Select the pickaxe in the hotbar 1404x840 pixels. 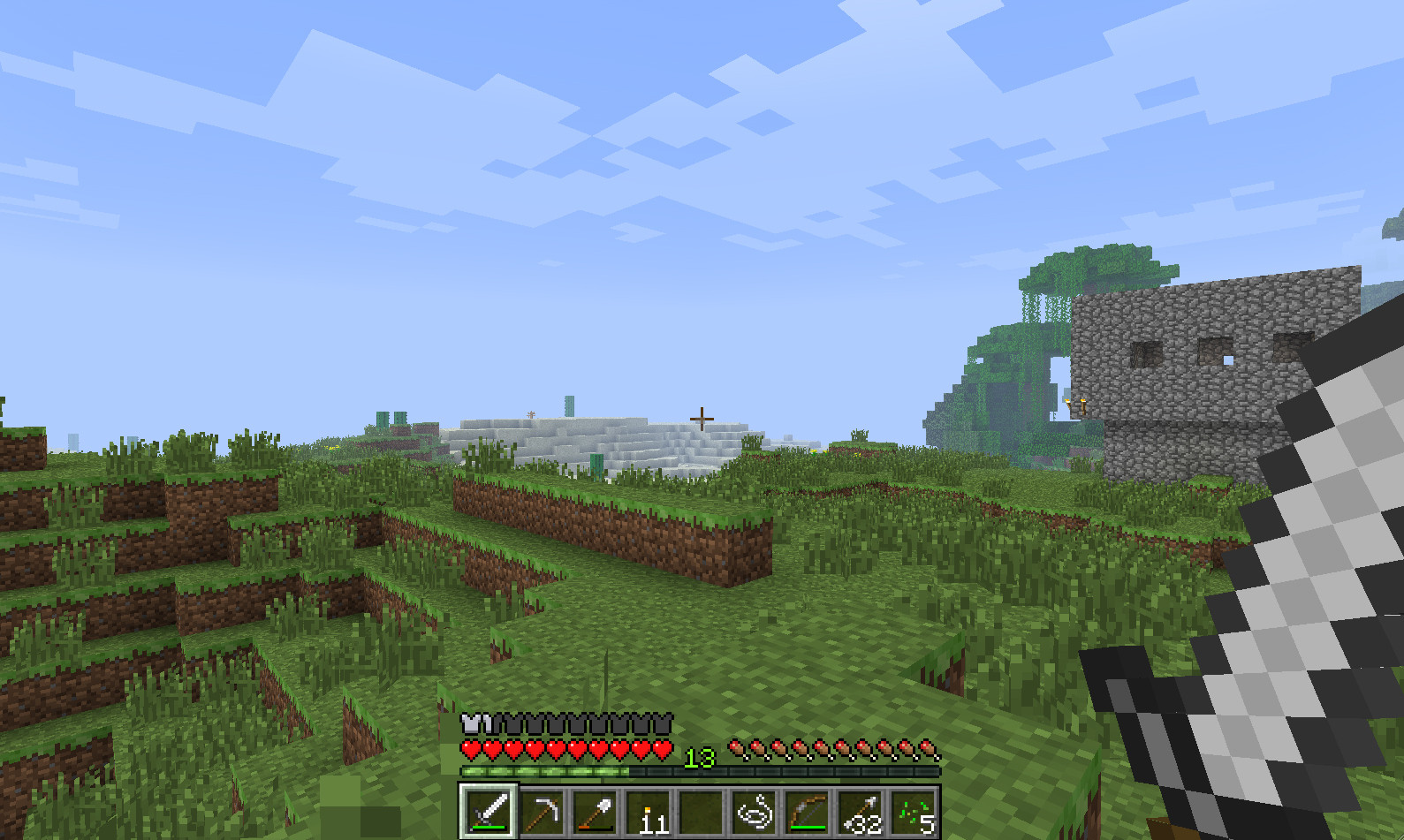[542, 811]
